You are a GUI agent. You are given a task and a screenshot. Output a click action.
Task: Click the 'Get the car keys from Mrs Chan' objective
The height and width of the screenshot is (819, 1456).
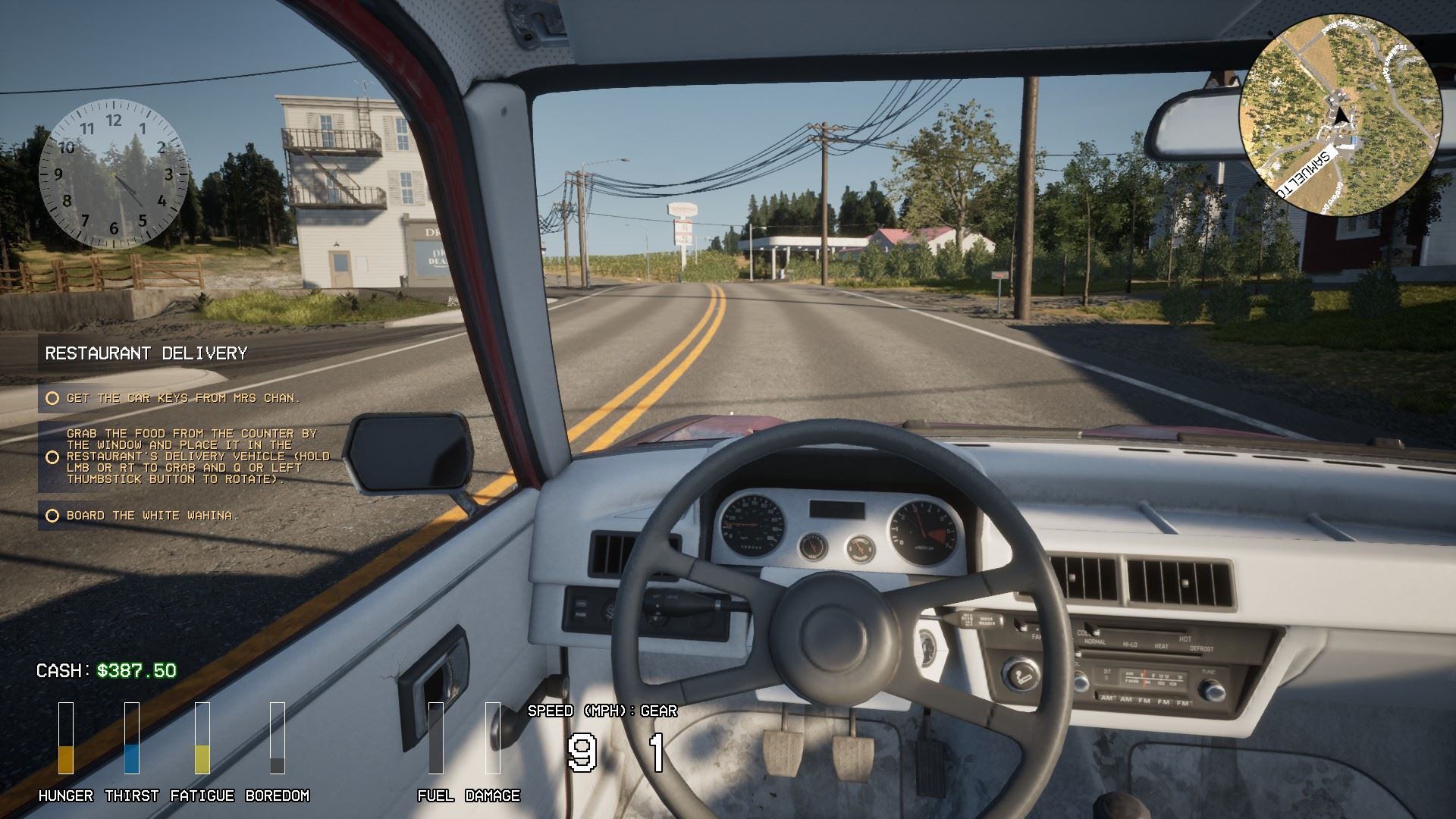[183, 398]
